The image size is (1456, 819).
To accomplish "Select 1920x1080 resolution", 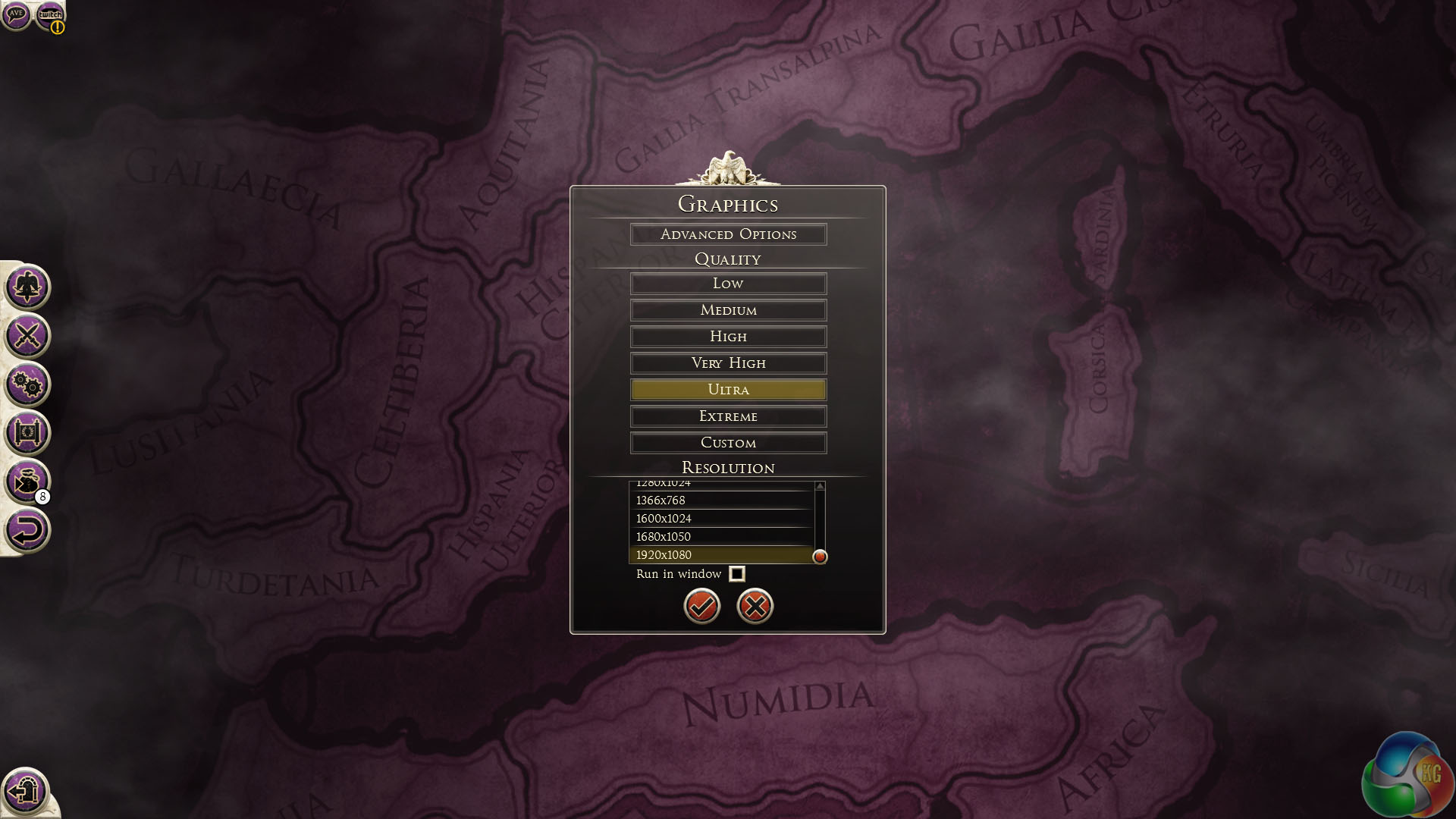I will click(x=720, y=555).
